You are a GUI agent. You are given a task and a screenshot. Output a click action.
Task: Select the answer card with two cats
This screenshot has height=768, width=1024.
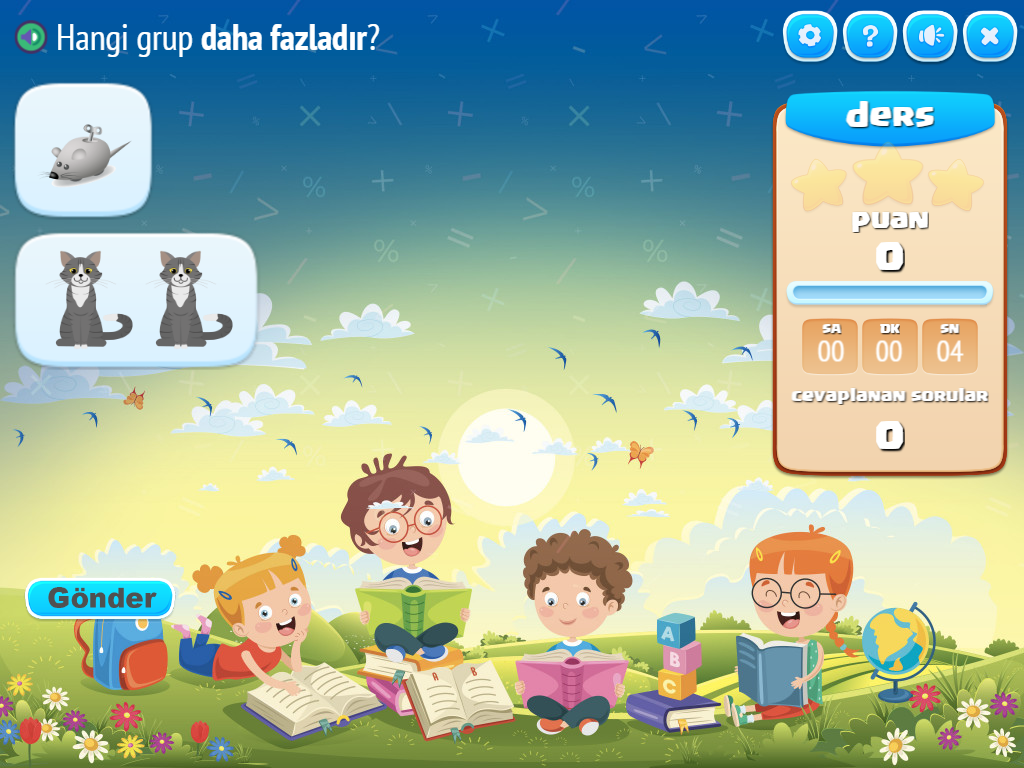pos(136,299)
